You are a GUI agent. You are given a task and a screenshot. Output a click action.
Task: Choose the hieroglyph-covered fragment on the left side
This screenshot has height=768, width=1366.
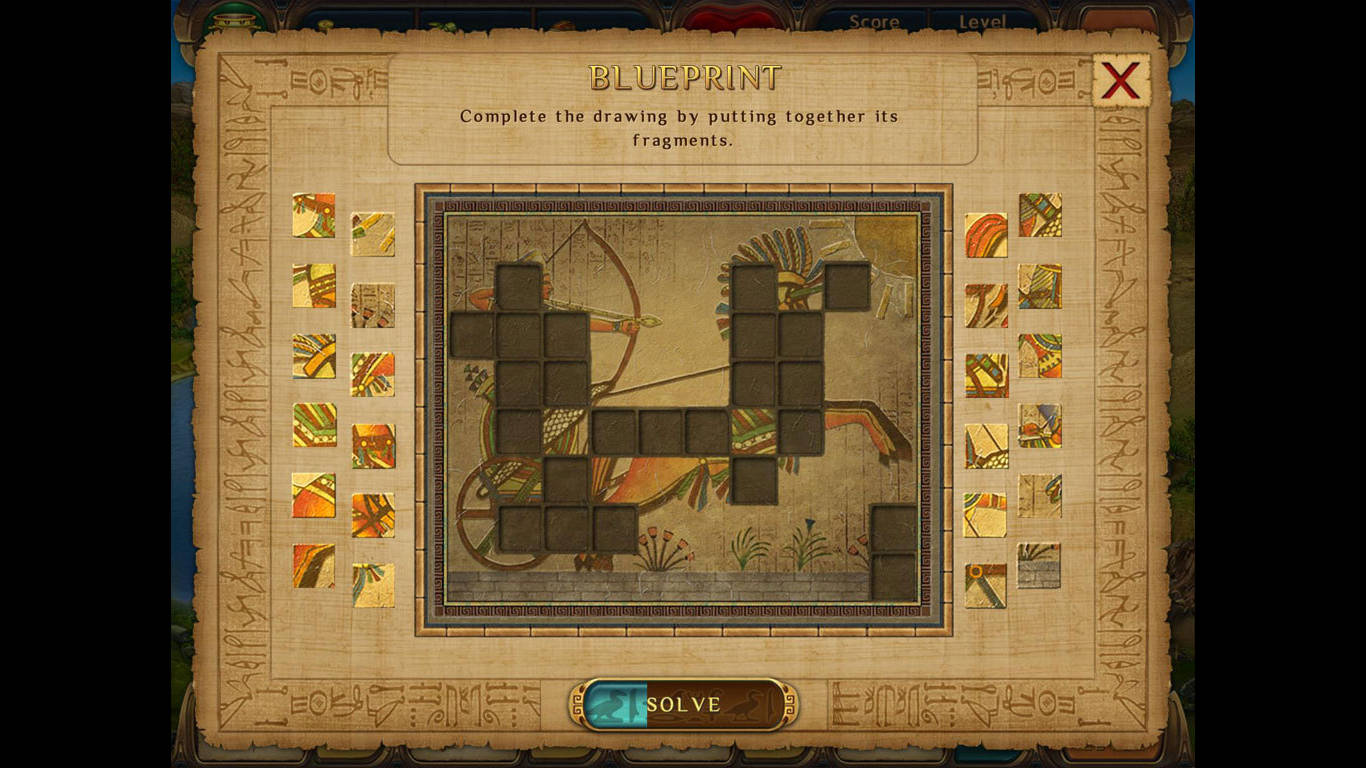372,306
